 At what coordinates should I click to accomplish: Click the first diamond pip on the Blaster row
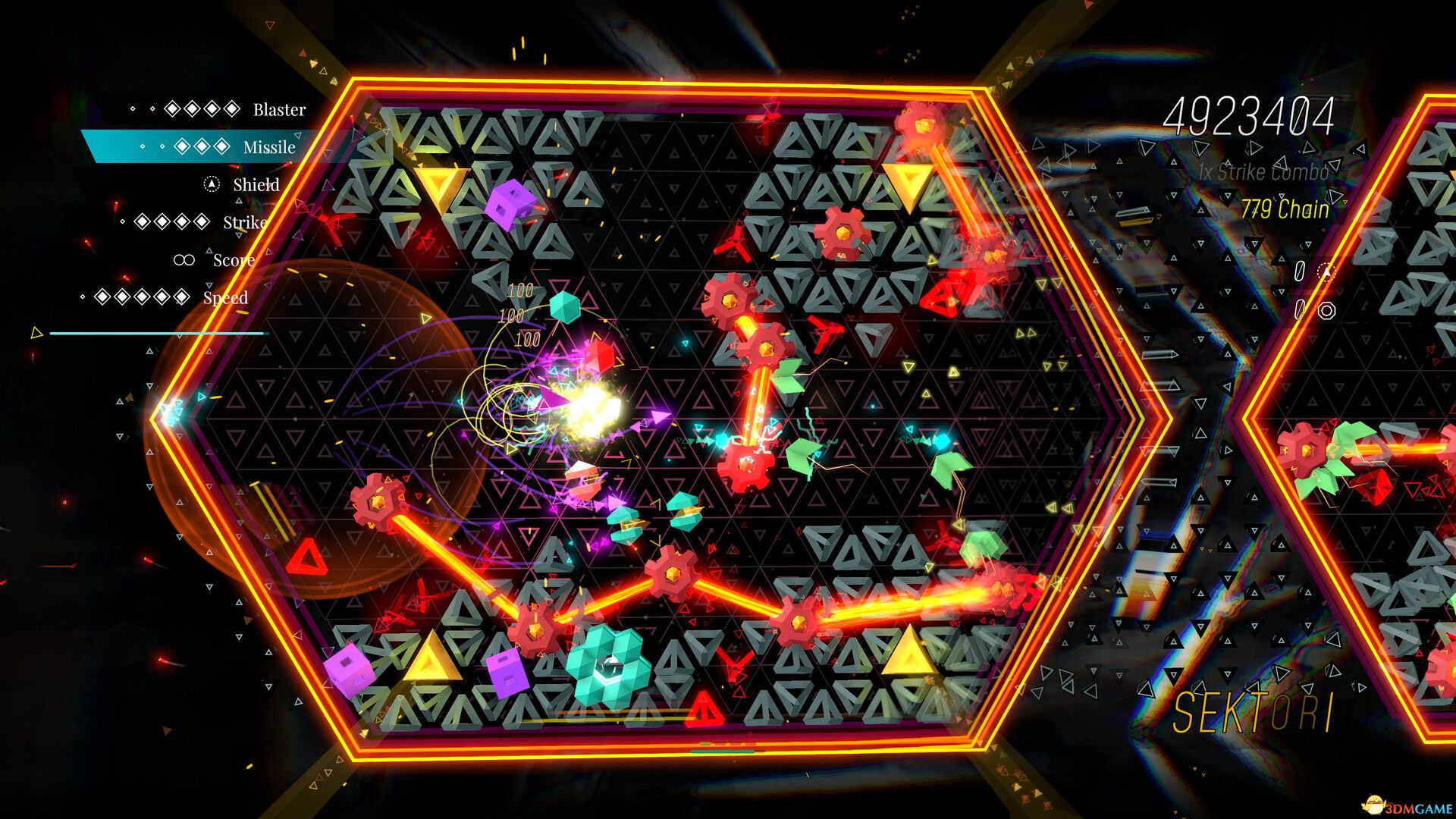pos(171,108)
